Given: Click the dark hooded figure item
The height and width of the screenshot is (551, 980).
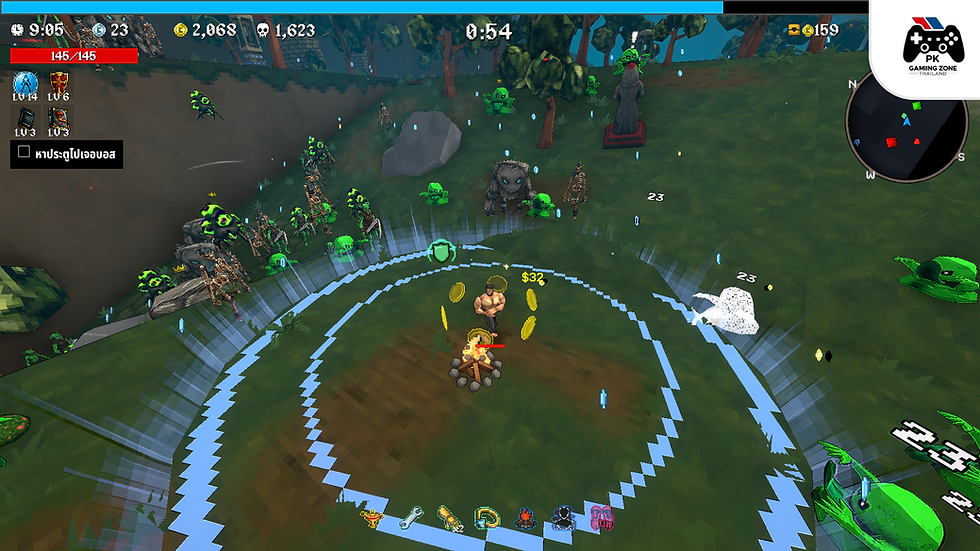Looking at the screenshot, I should [563, 517].
